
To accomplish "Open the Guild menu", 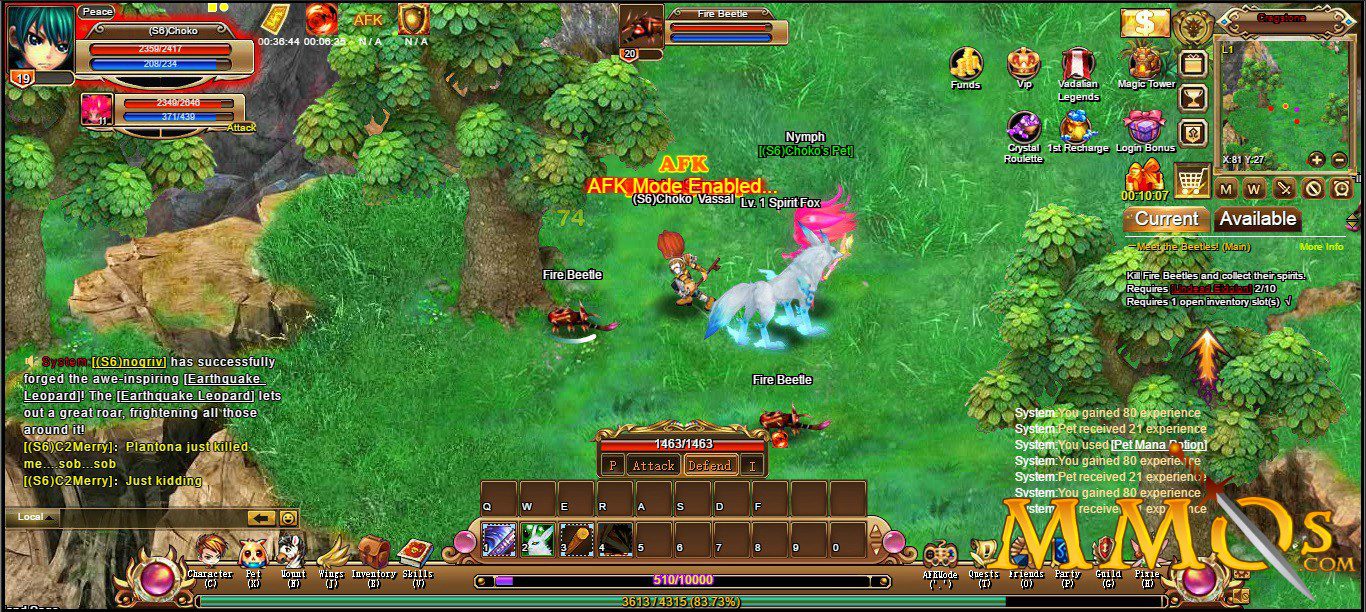I will pos(1105,555).
